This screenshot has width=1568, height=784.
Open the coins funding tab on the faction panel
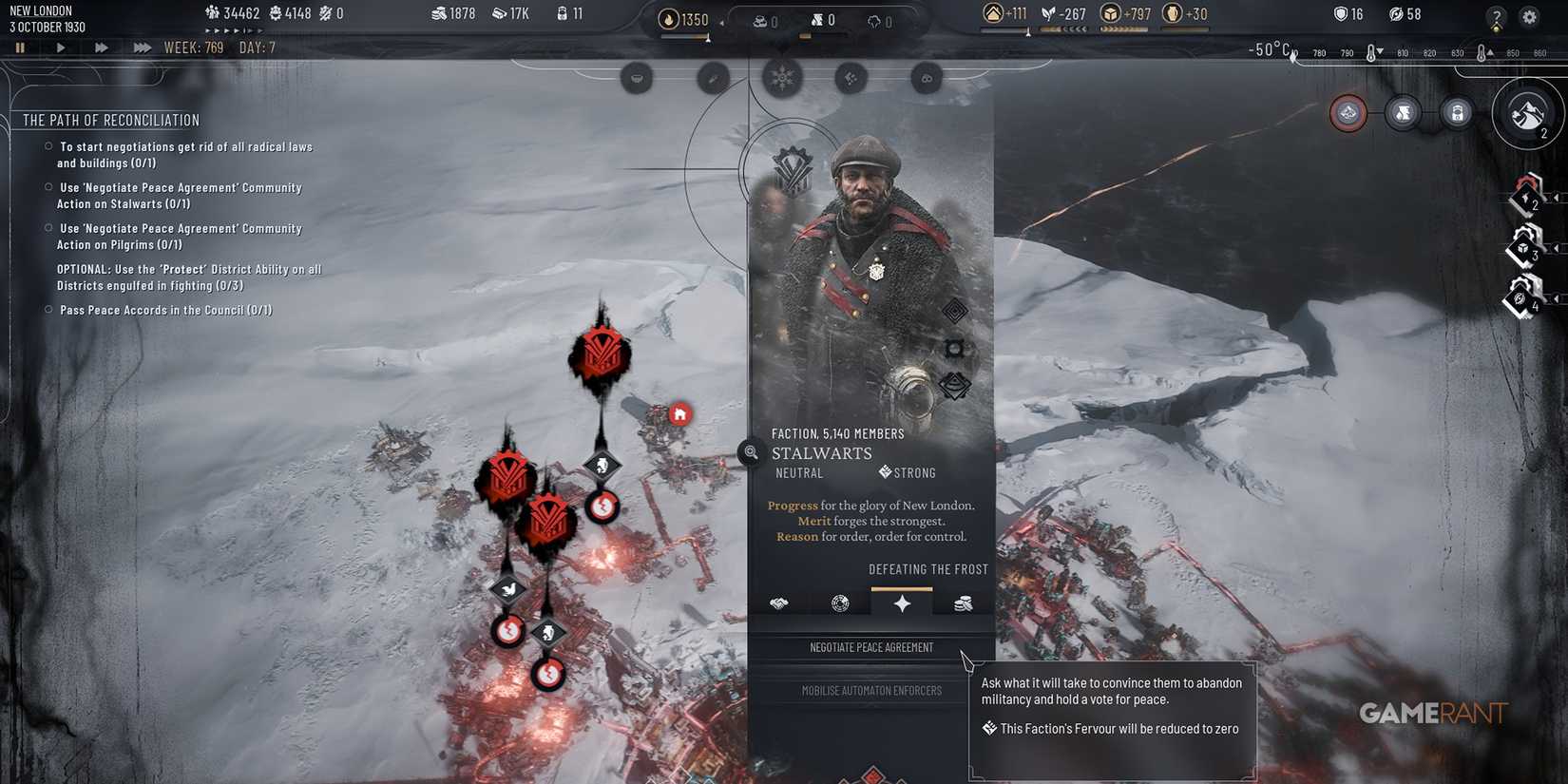pos(962,603)
